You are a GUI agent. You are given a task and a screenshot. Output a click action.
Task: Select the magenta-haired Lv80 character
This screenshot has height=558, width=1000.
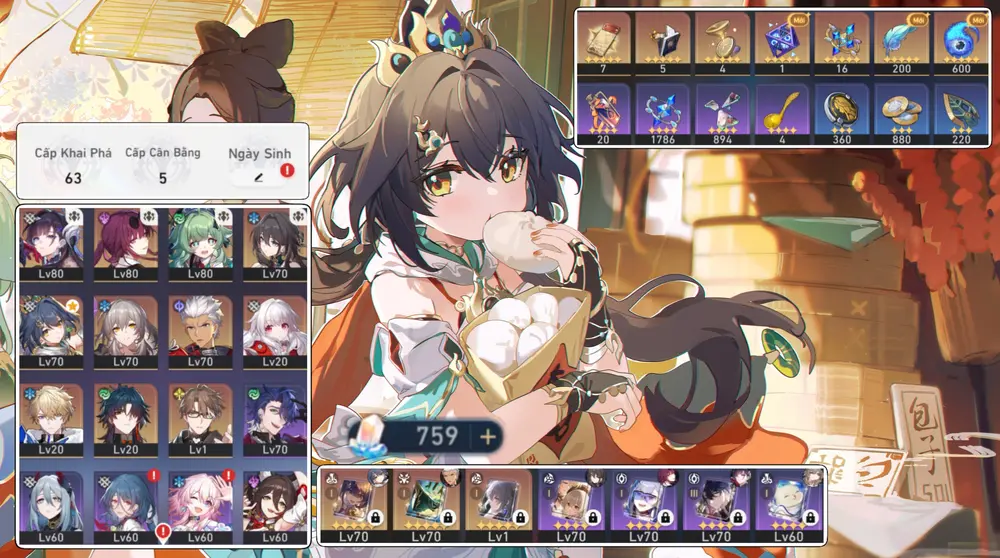coord(125,241)
